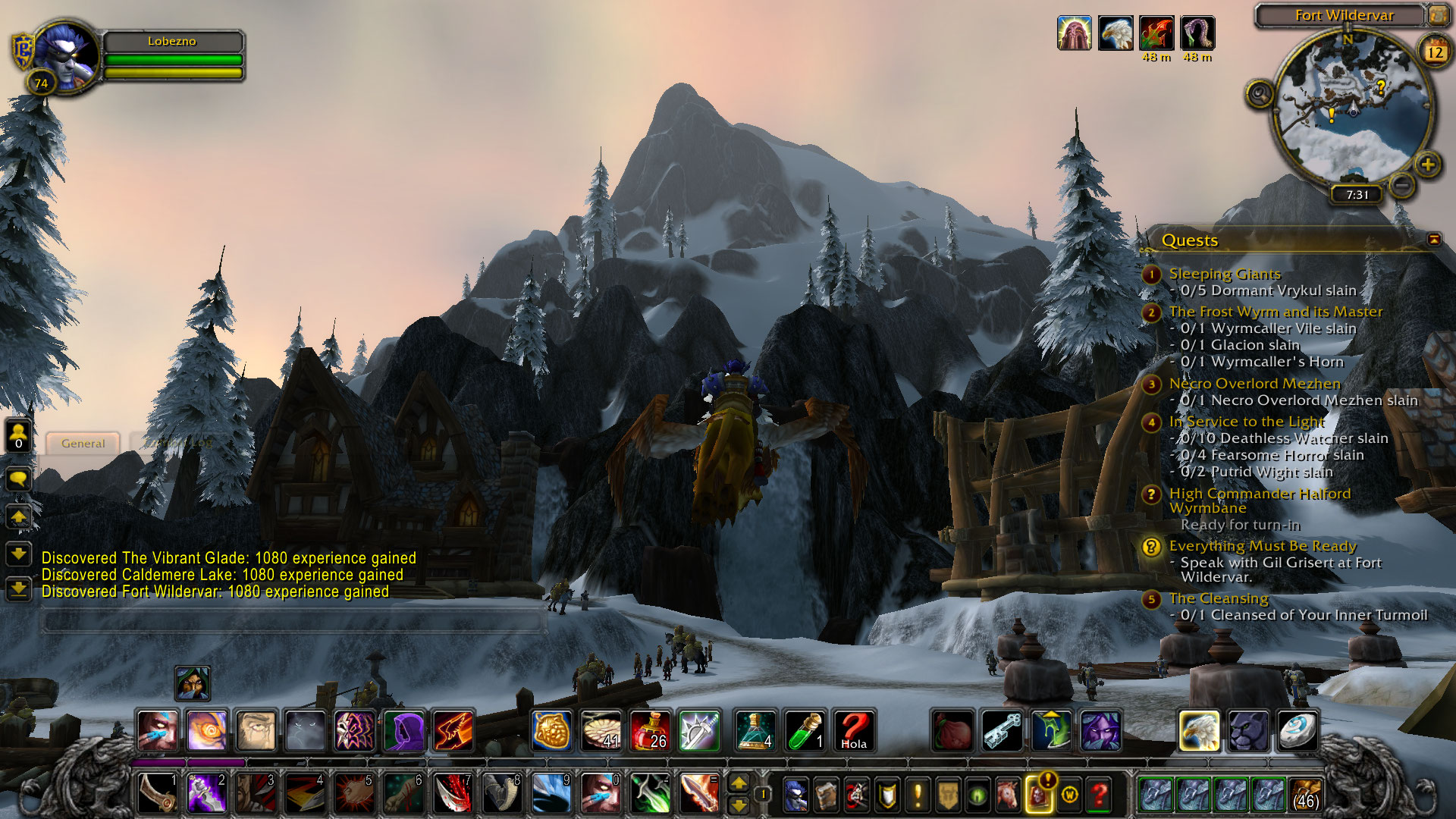Screen dimensions: 1456x819
Task: Switch to the General chat tab
Action: [83, 443]
